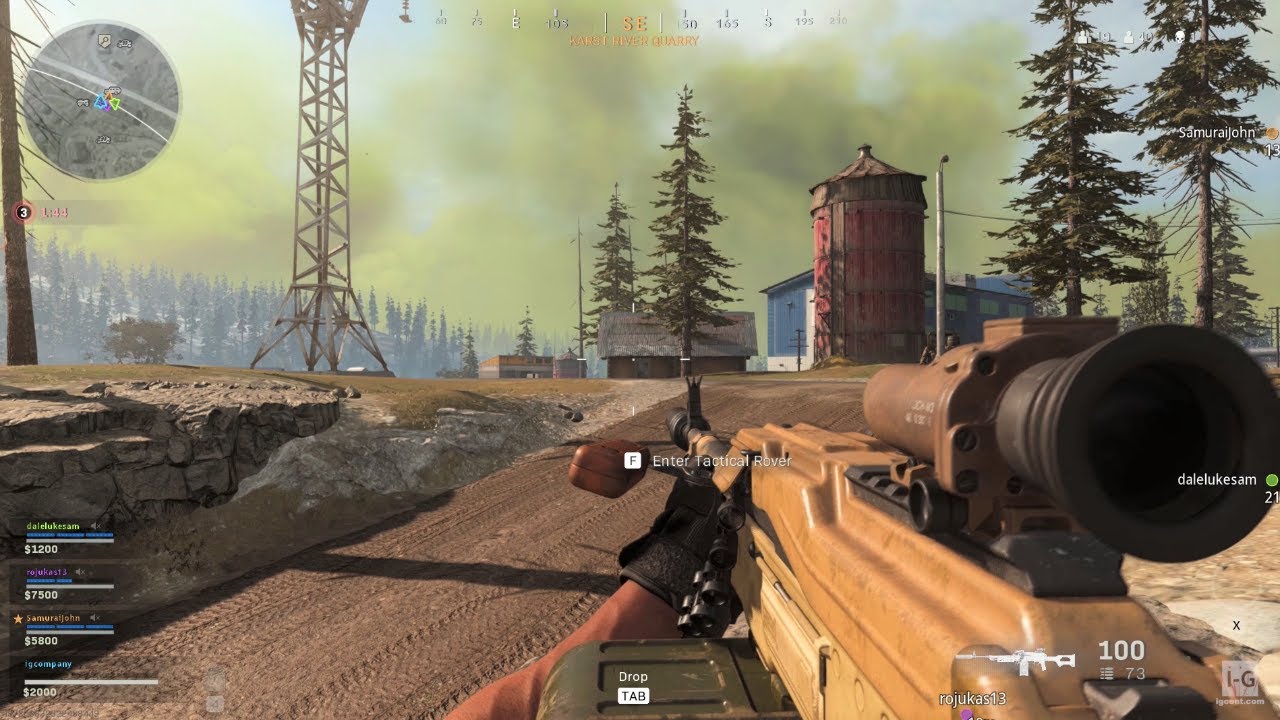This screenshot has width=1280, height=720.
Task: Pick the starred Samuraijohn squad list row
Action: 56,619
